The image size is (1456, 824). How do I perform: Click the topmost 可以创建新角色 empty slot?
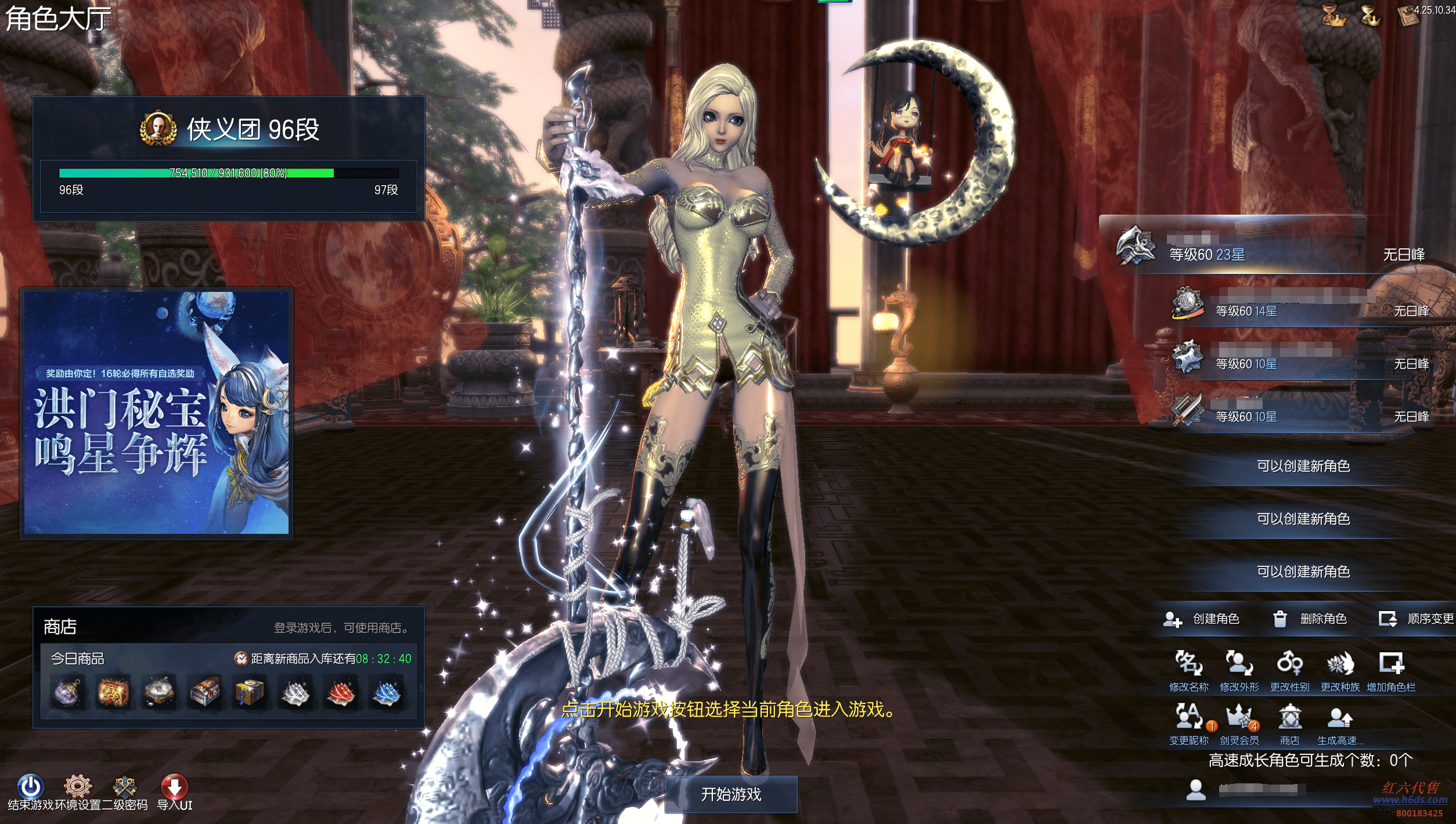(x=1303, y=466)
